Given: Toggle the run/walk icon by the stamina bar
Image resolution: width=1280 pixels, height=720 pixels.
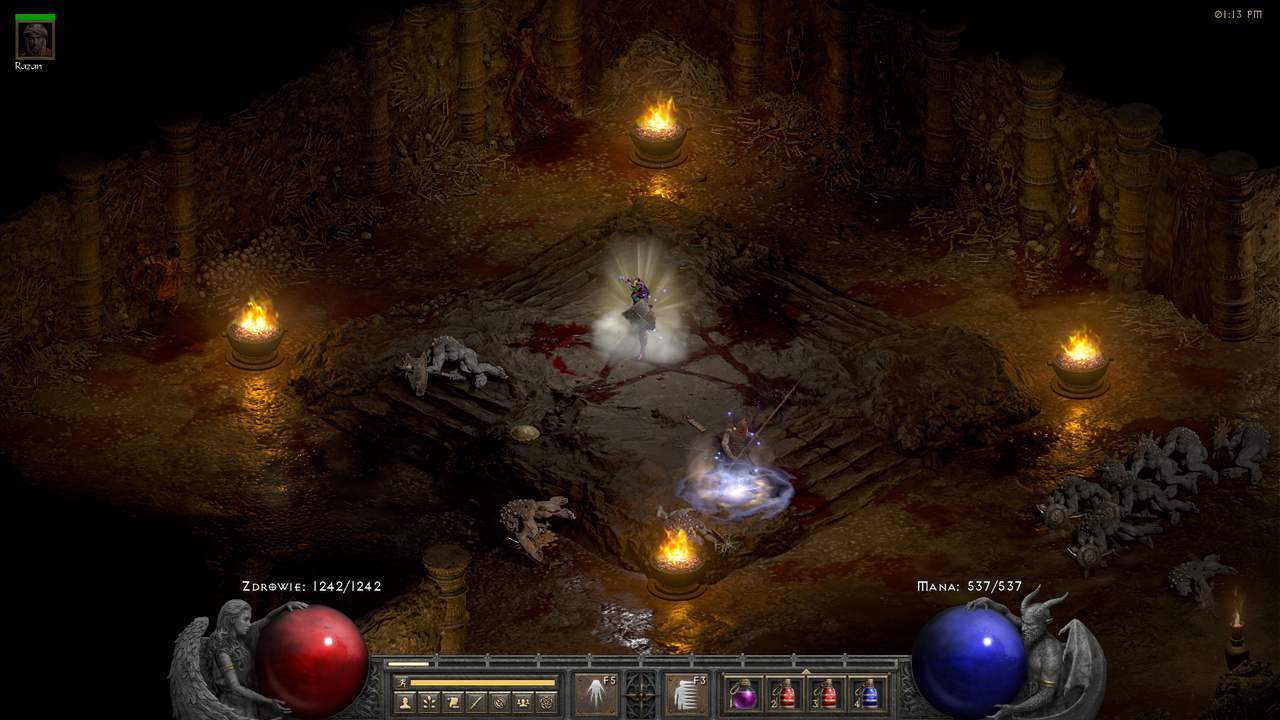Looking at the screenshot, I should pos(402,682).
